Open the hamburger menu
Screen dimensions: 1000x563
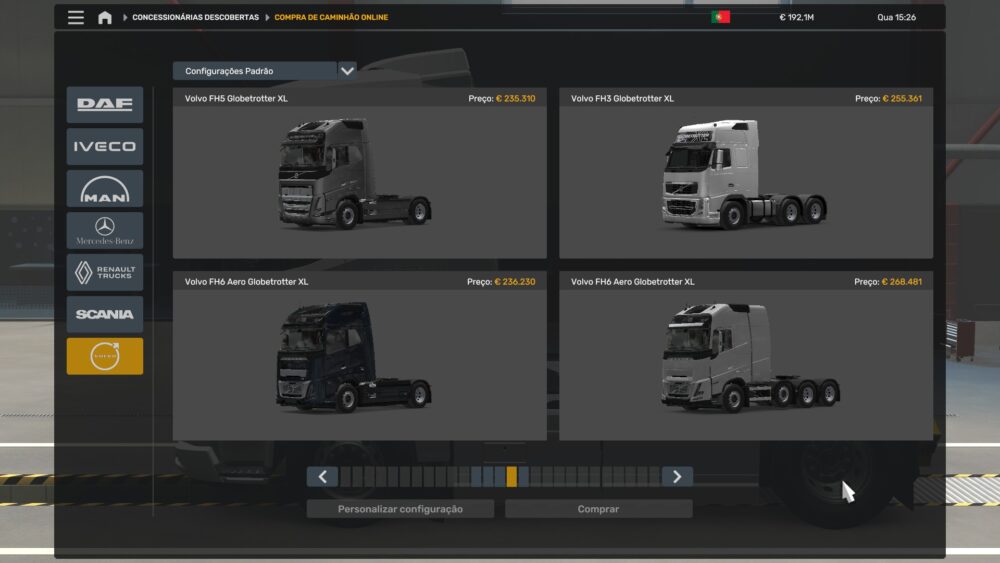76,17
